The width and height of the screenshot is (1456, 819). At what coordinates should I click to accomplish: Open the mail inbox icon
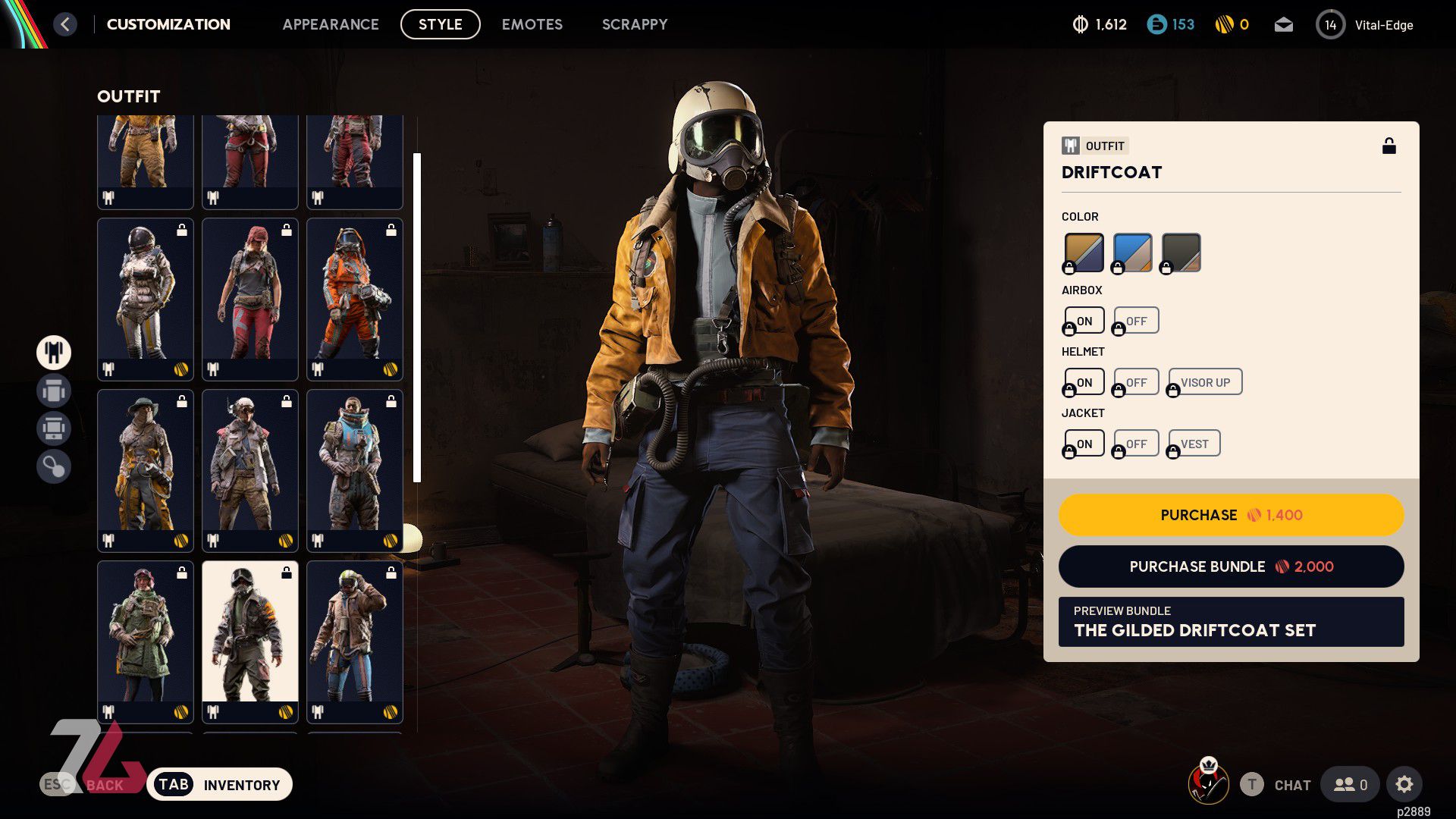(1283, 25)
